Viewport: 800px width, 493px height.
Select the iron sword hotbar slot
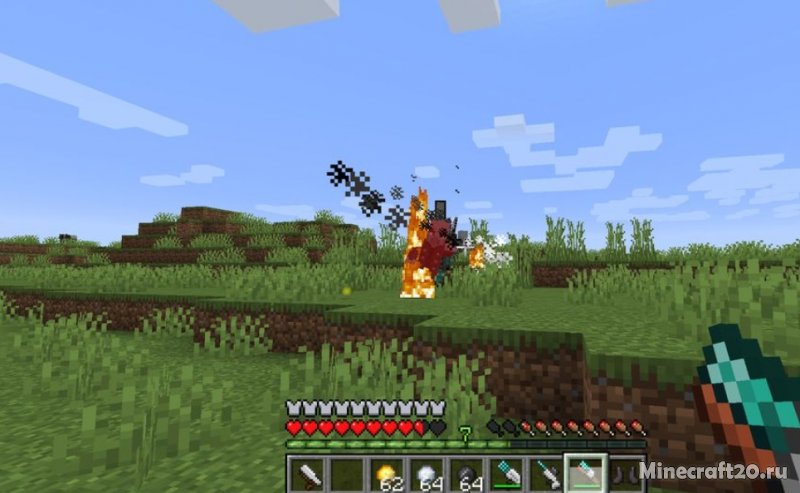pyautogui.click(x=308, y=474)
